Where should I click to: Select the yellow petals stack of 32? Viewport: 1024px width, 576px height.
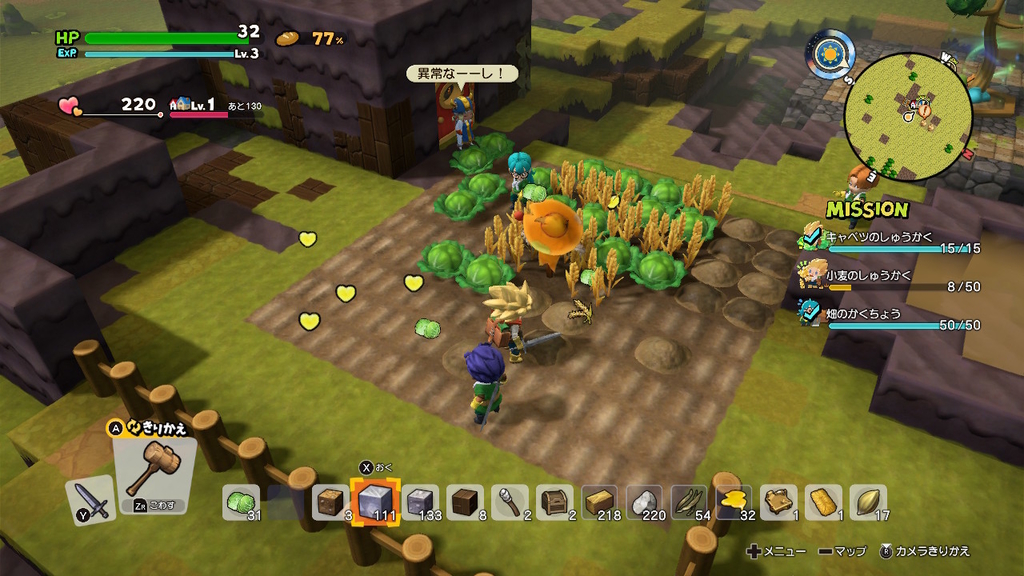(x=734, y=502)
